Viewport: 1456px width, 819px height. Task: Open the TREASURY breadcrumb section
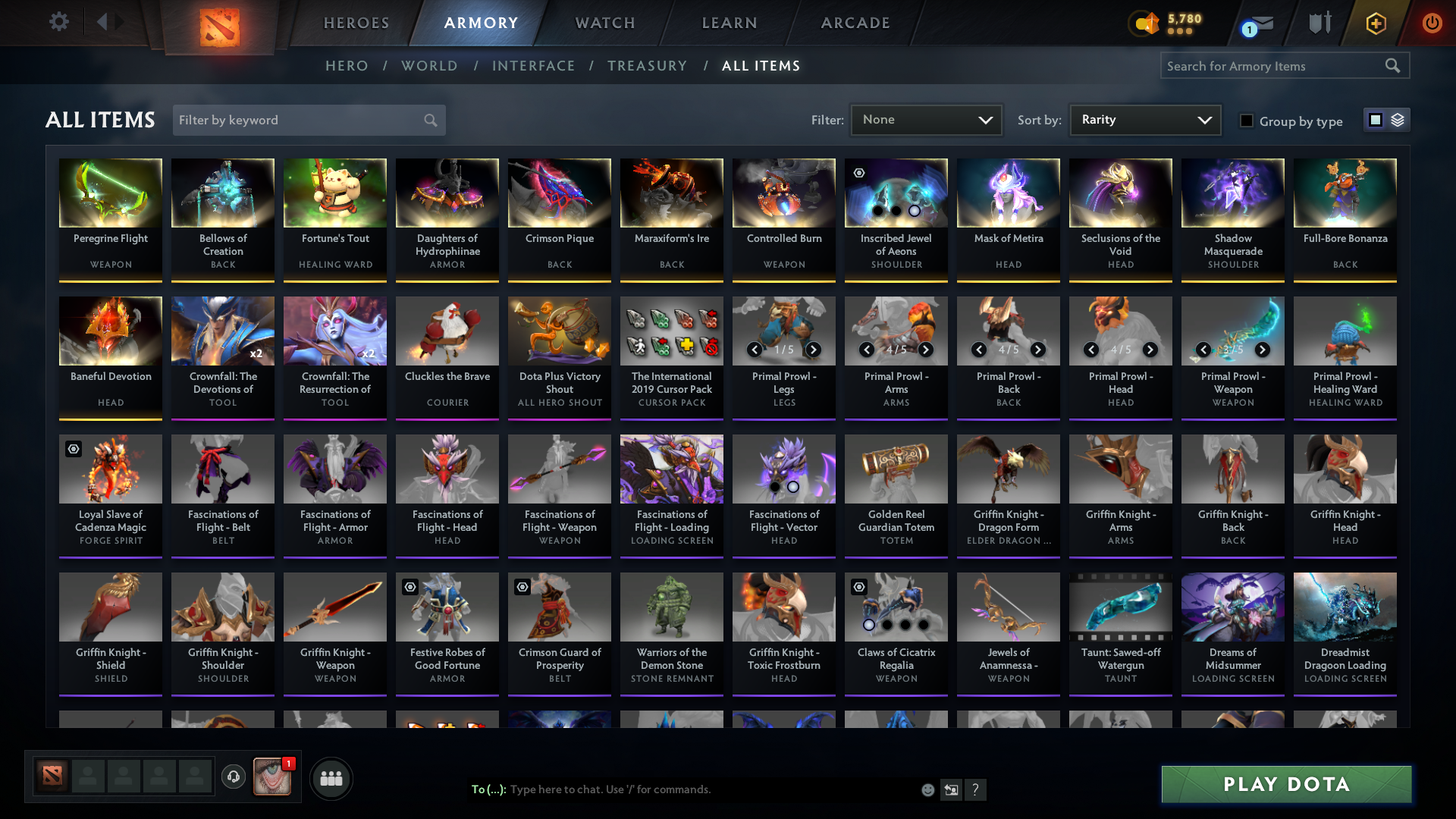point(647,66)
